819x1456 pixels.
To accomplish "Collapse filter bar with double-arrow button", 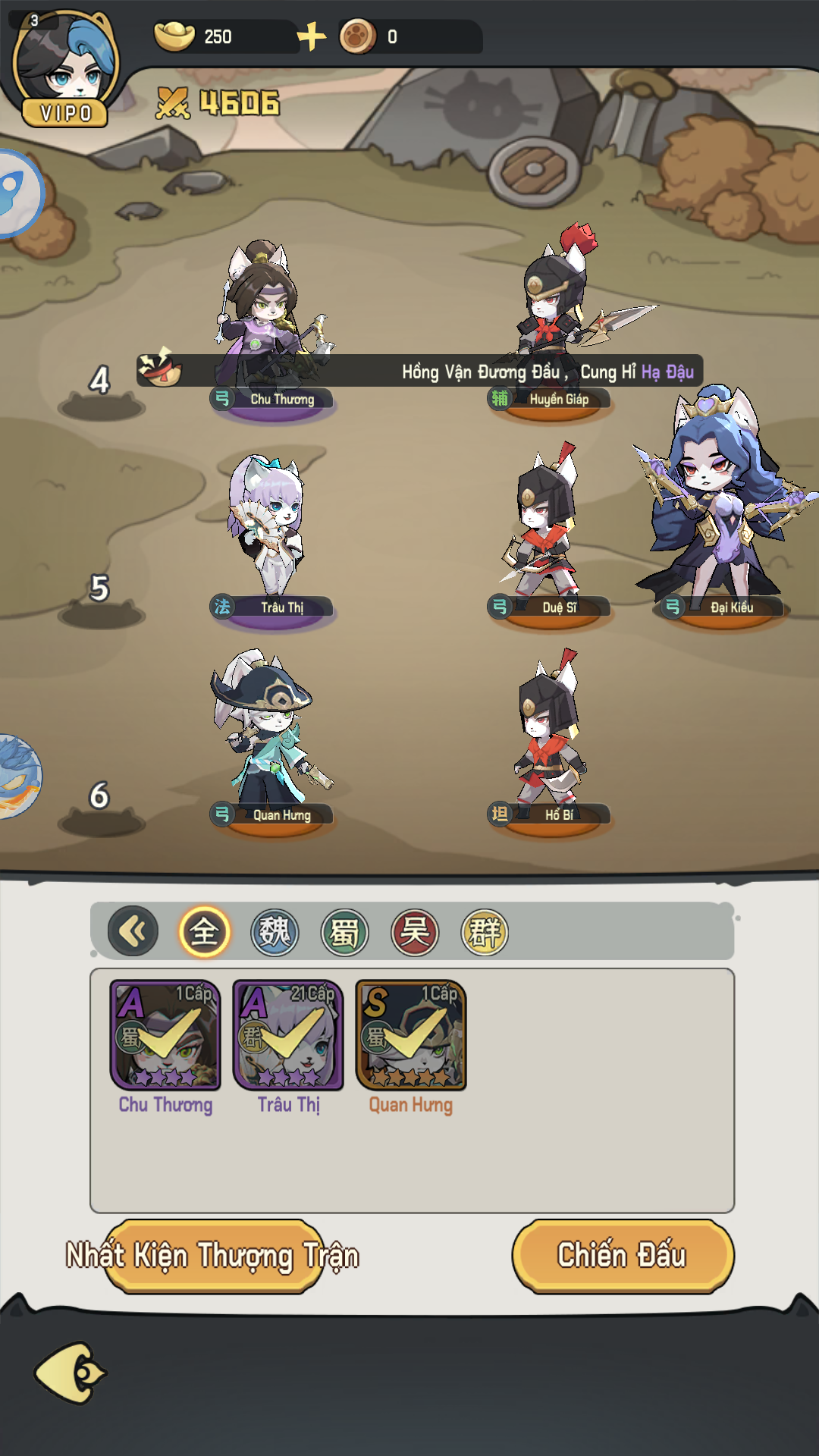I will (x=133, y=931).
